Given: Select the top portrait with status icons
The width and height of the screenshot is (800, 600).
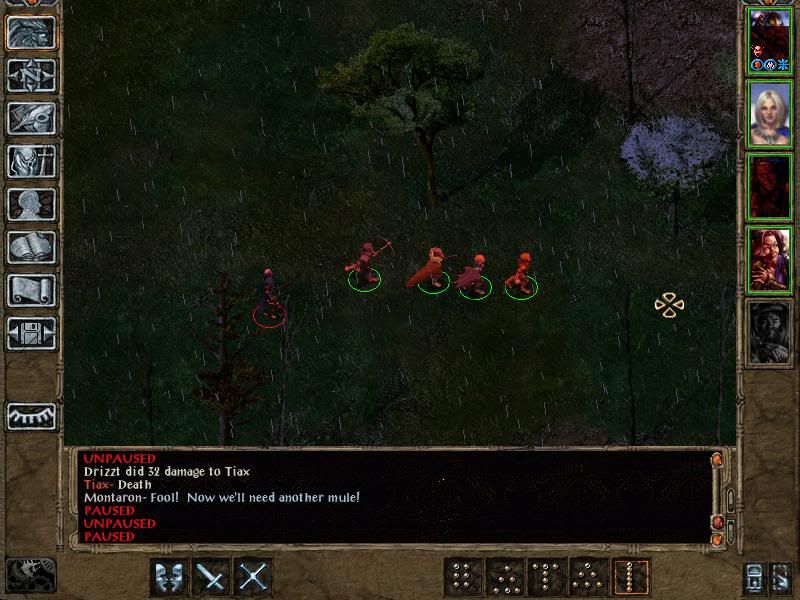Looking at the screenshot, I should point(769,40).
